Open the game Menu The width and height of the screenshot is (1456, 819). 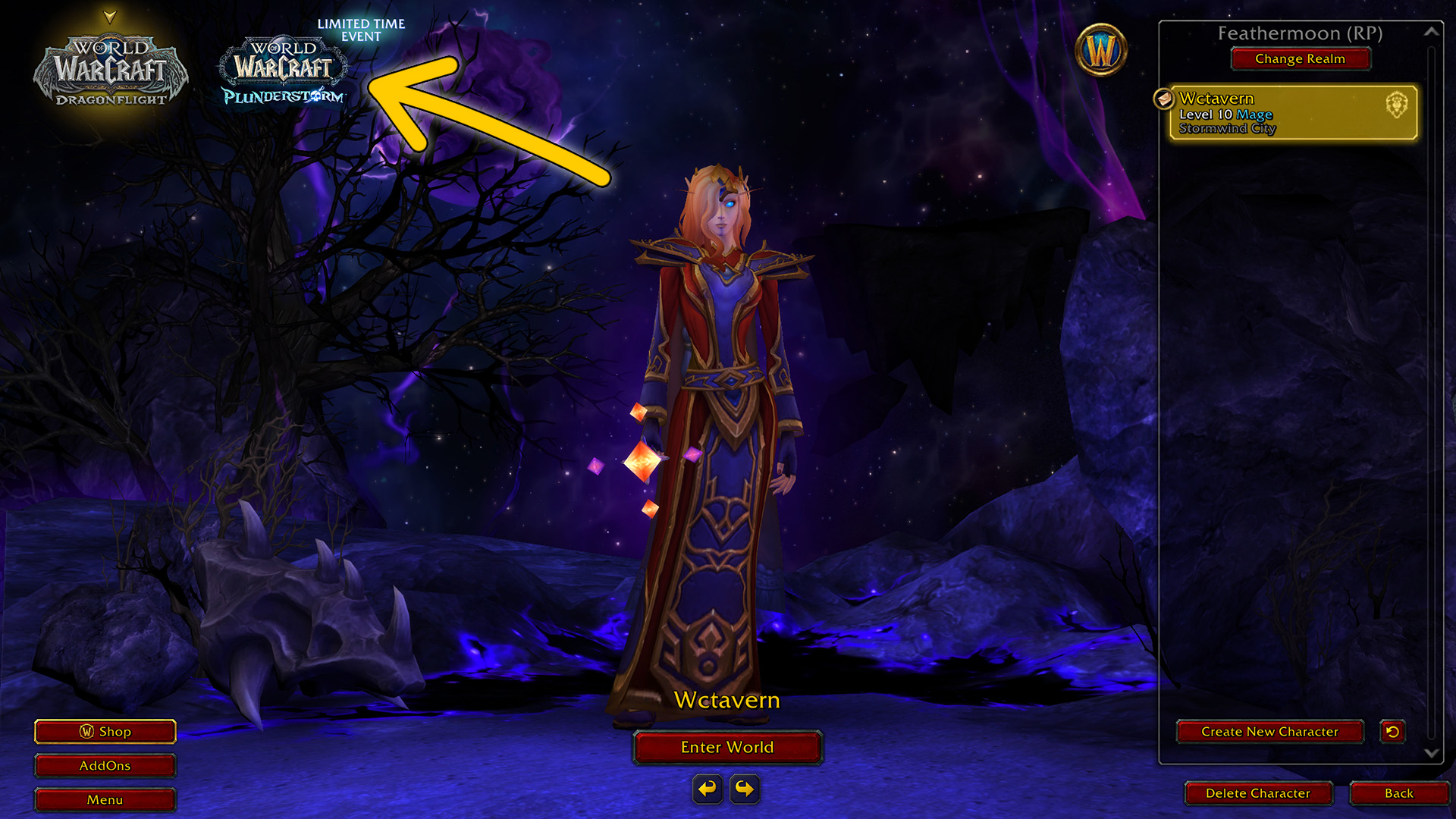point(105,800)
